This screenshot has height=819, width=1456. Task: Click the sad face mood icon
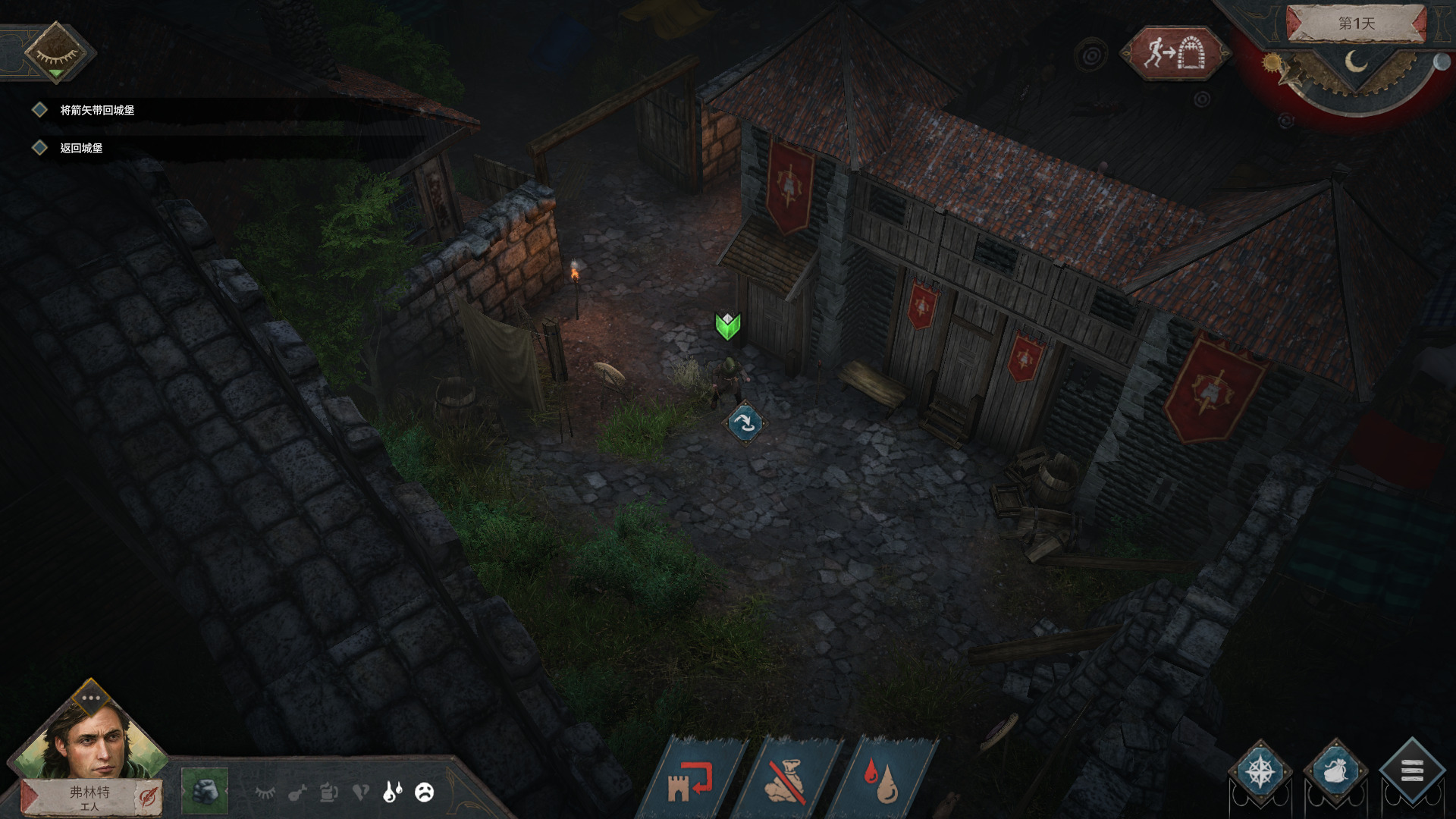coord(425,792)
